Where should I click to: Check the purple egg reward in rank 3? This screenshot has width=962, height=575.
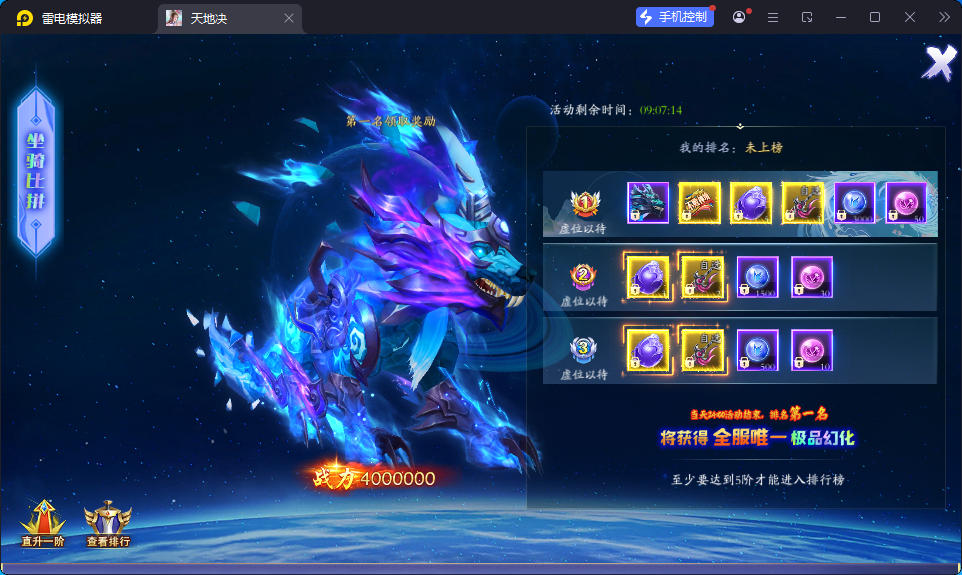648,350
